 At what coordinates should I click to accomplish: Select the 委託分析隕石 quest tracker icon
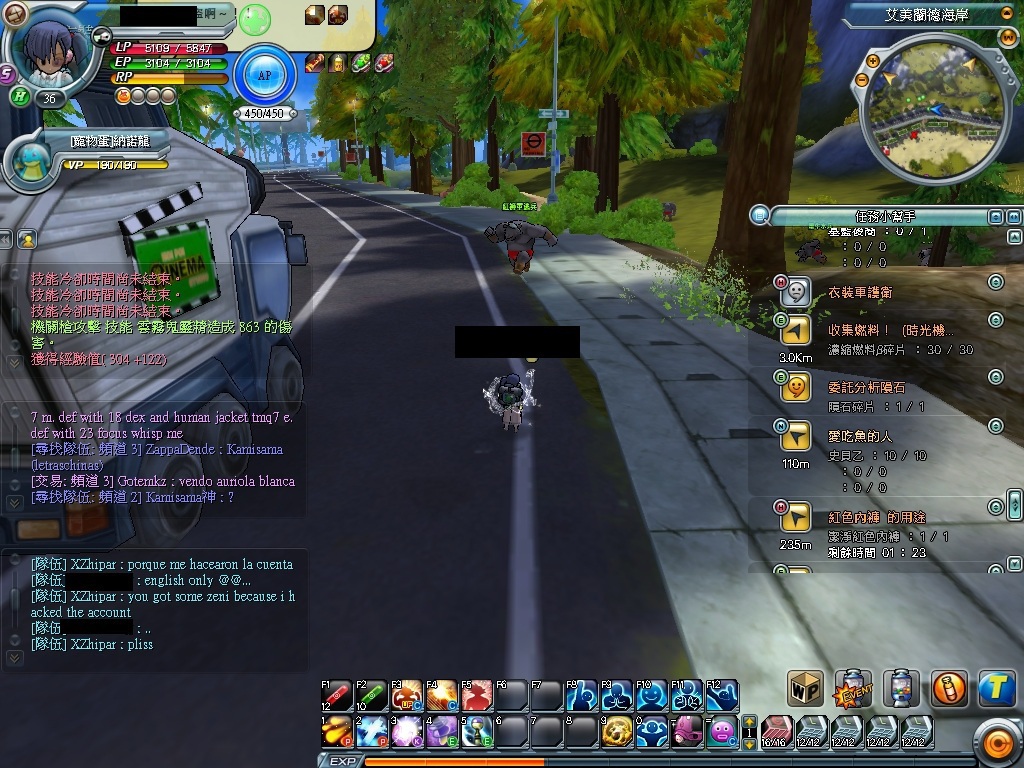795,385
